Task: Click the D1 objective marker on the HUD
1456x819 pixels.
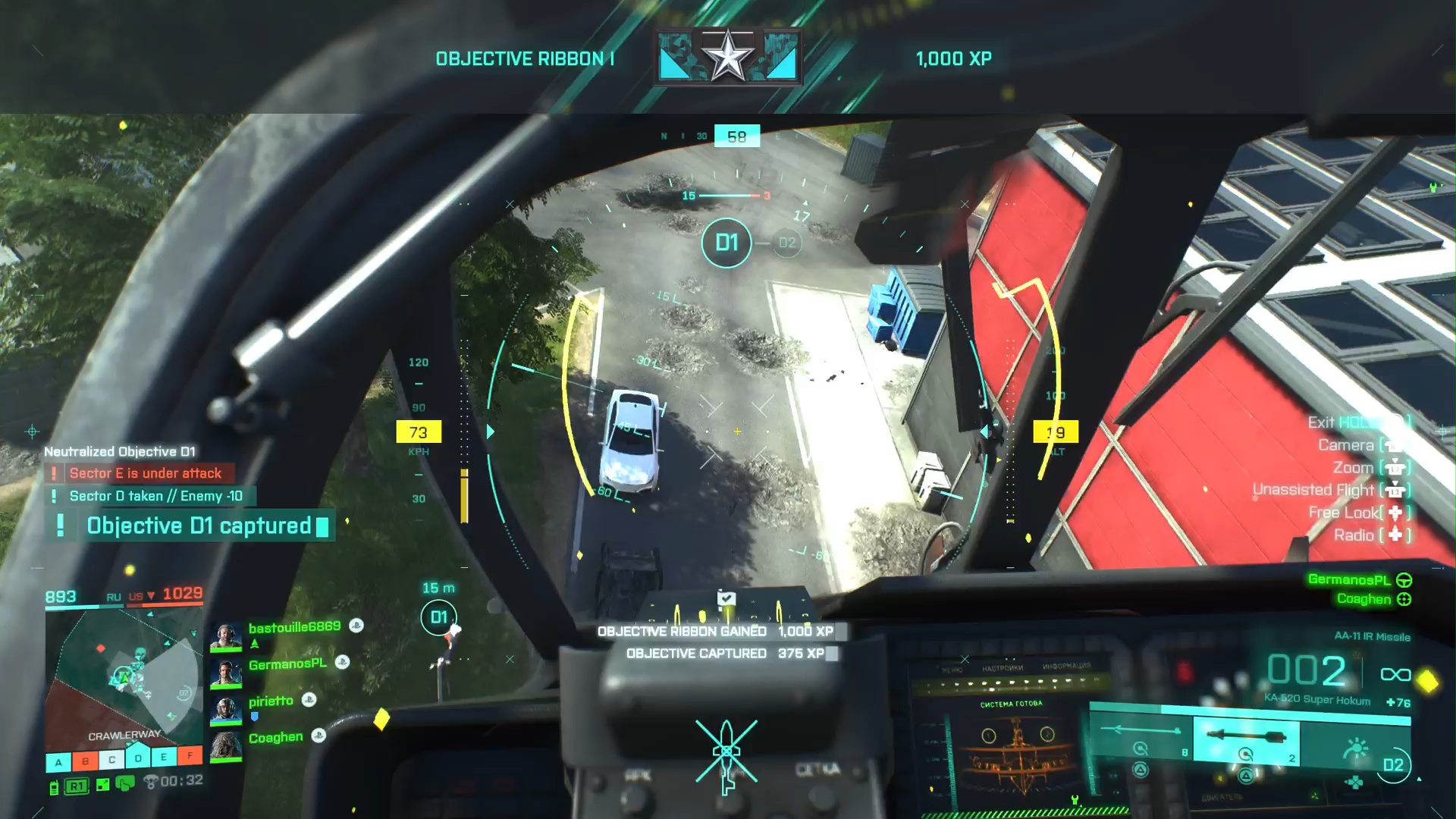Action: coord(726,243)
